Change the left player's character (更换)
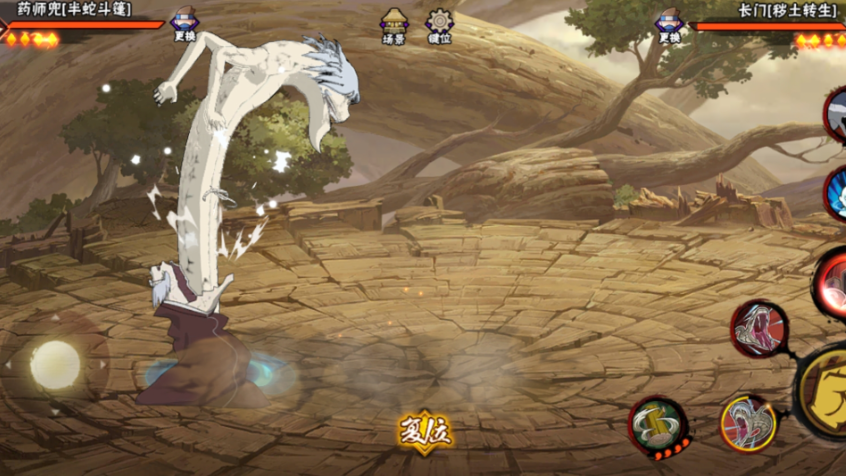Image resolution: width=846 pixels, height=476 pixels. tap(184, 24)
